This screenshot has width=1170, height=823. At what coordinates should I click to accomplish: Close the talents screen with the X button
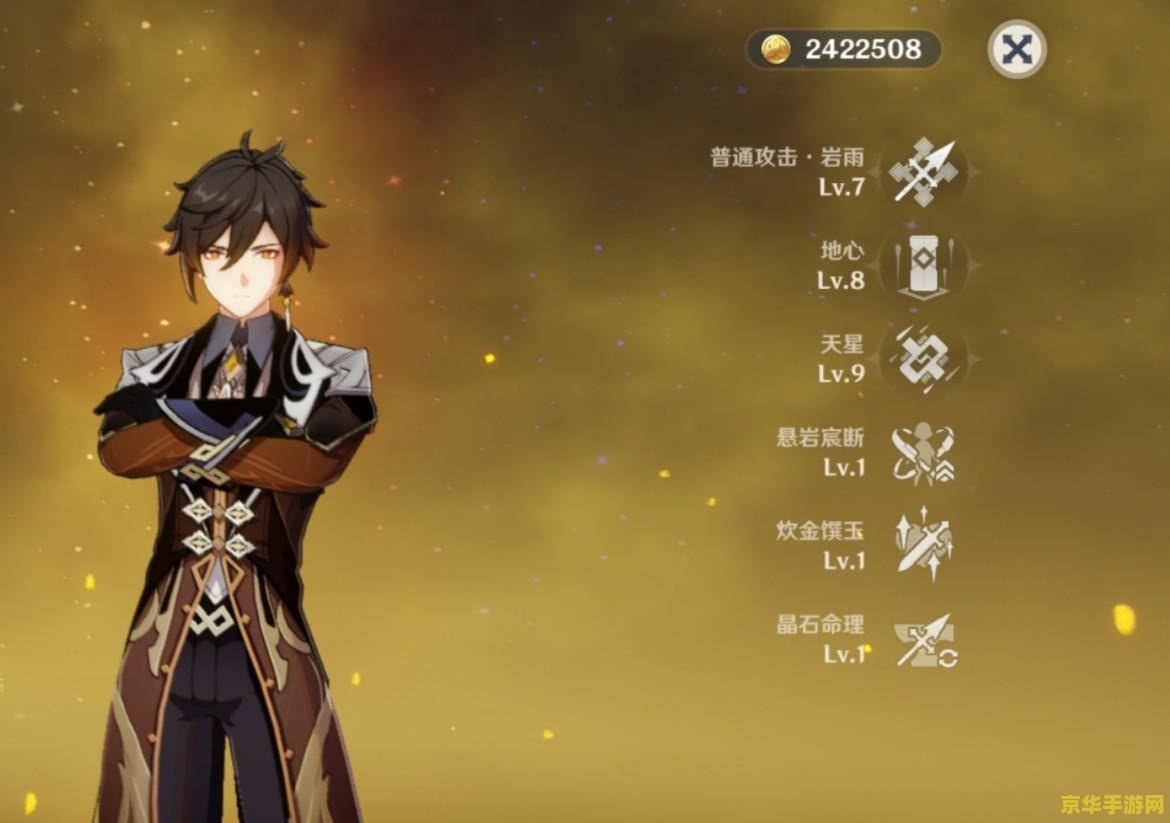(1016, 49)
